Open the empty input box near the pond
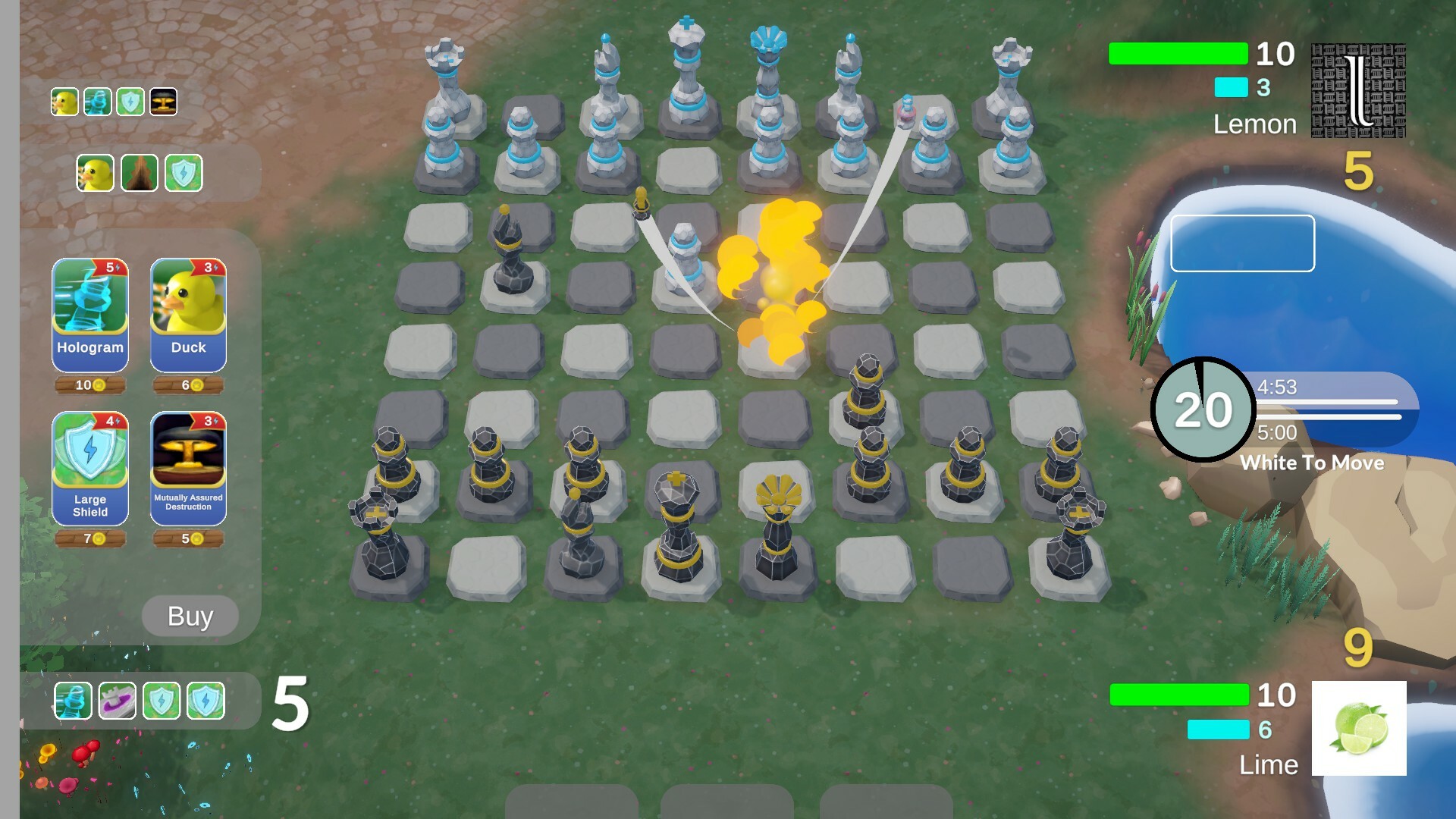Viewport: 1456px width, 819px height. pyautogui.click(x=1242, y=243)
